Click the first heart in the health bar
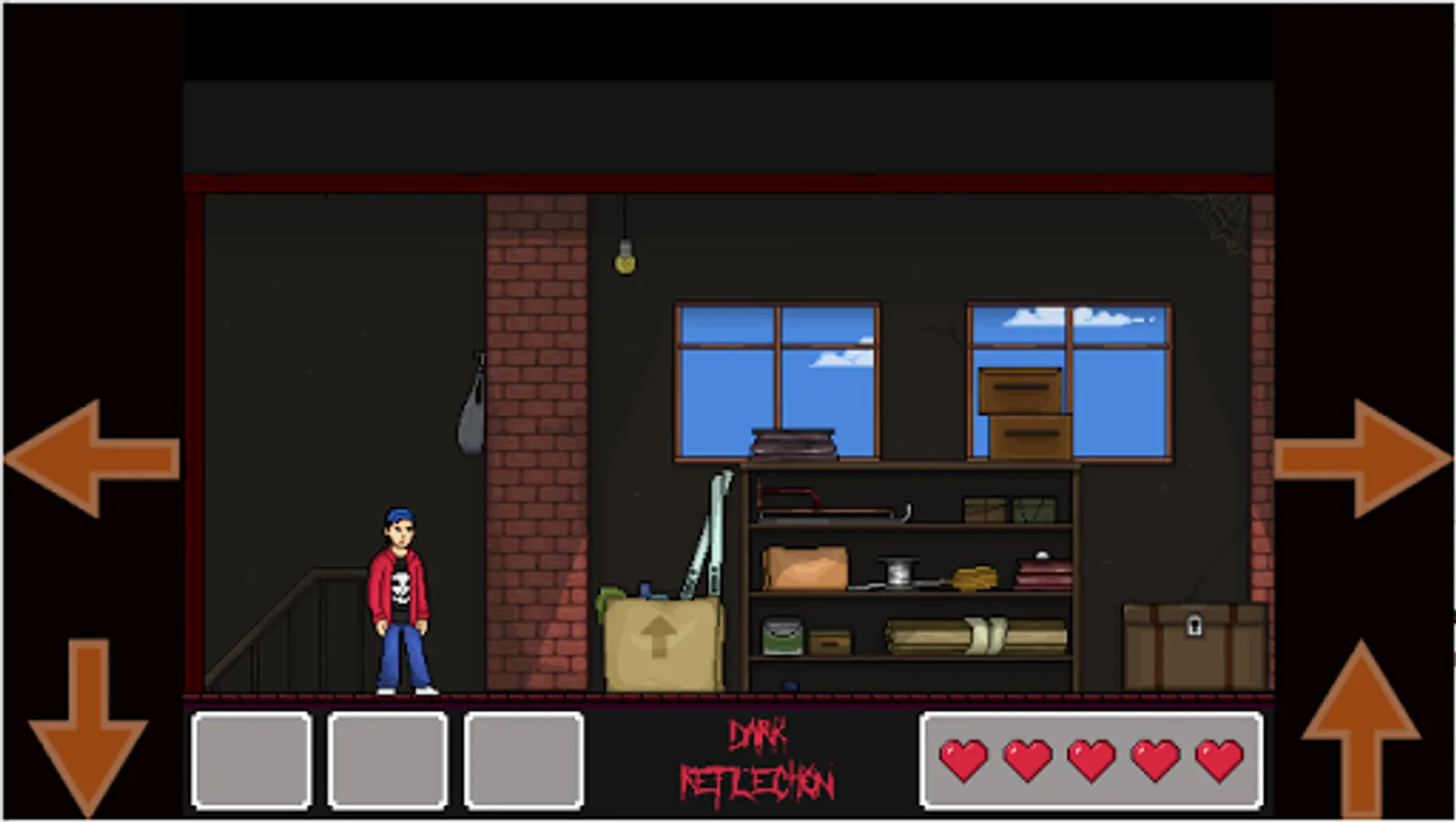The width and height of the screenshot is (1456, 822). pyautogui.click(x=964, y=760)
